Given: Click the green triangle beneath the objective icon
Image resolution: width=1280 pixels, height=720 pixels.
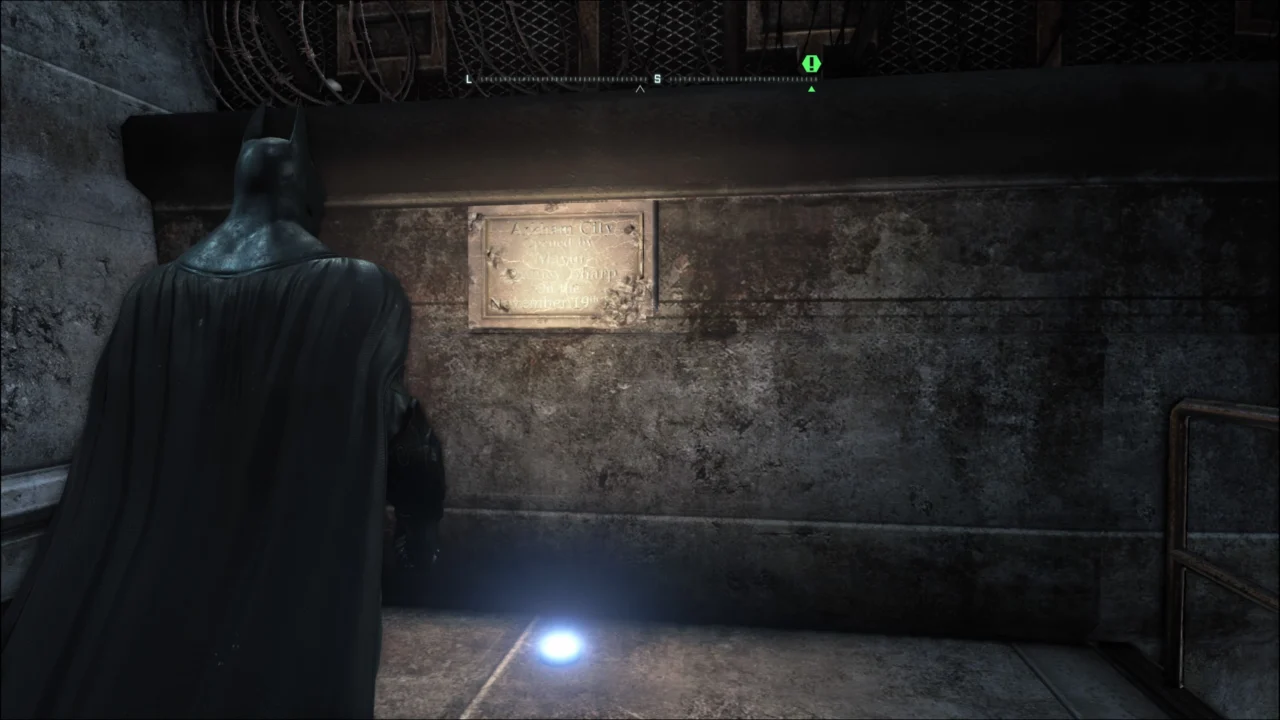Looking at the screenshot, I should point(811,89).
